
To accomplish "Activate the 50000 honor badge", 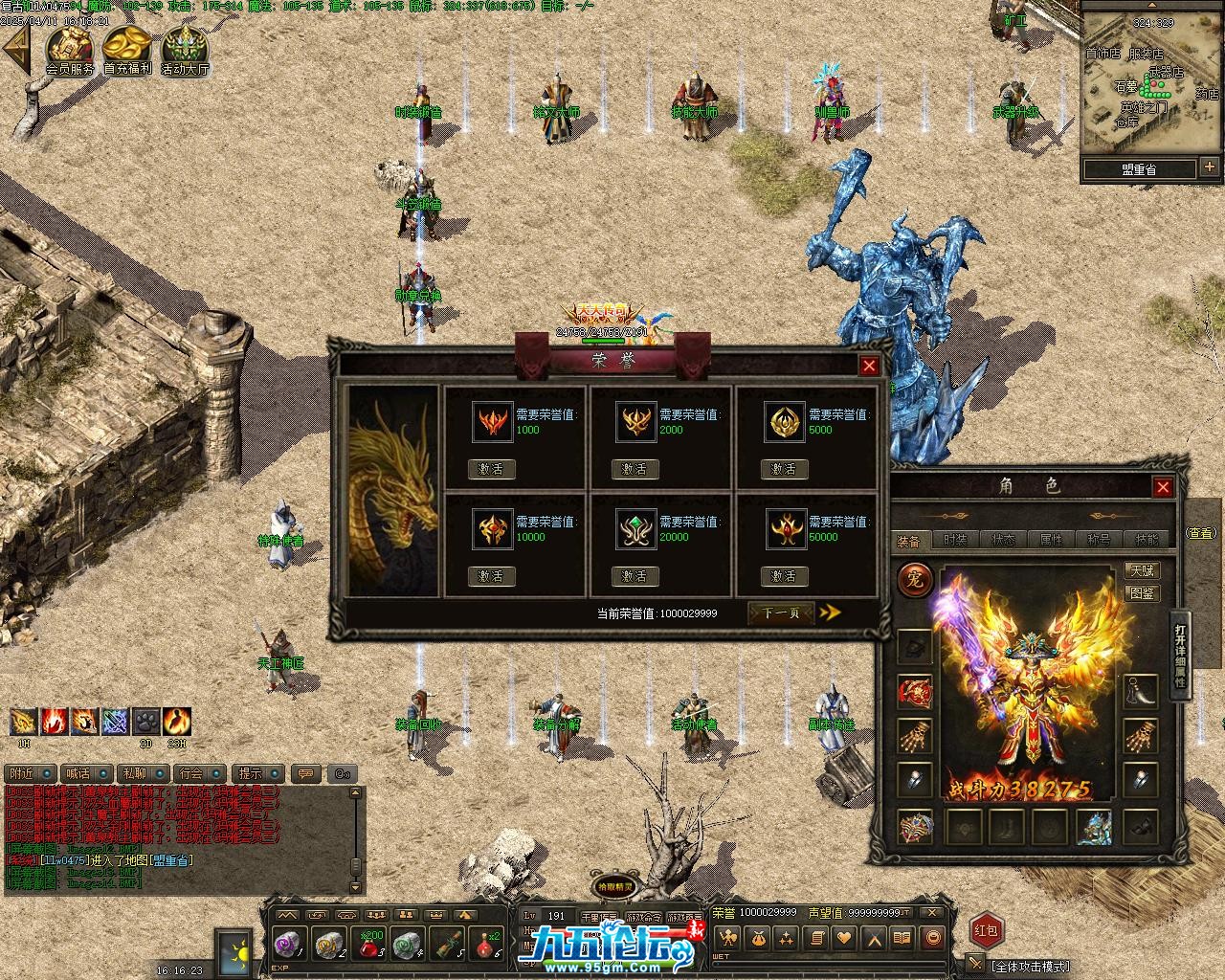I will (784, 576).
